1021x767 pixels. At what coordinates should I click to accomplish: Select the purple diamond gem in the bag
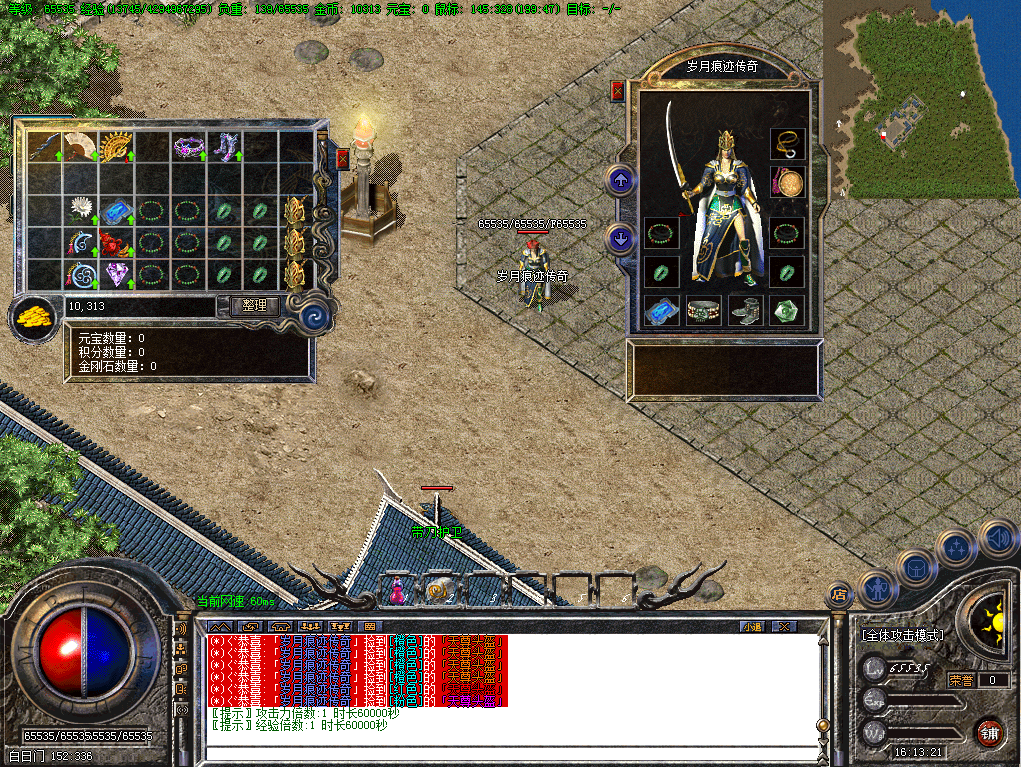pos(116,273)
